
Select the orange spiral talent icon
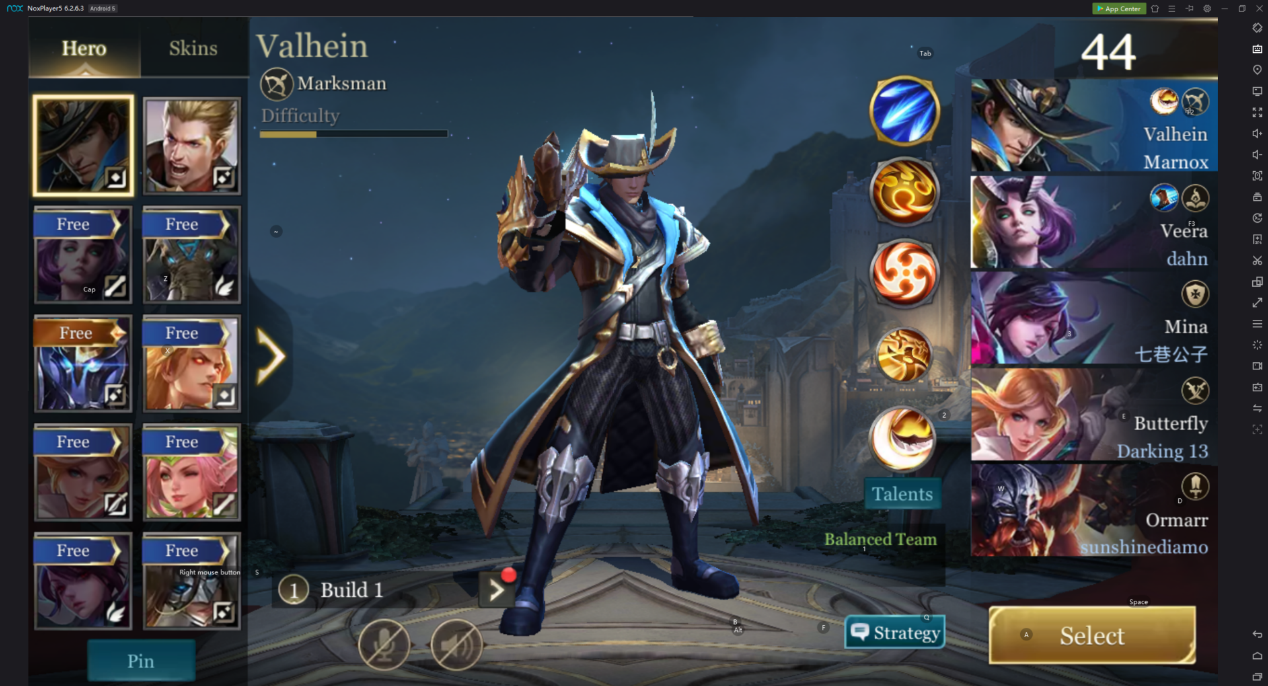coord(904,273)
